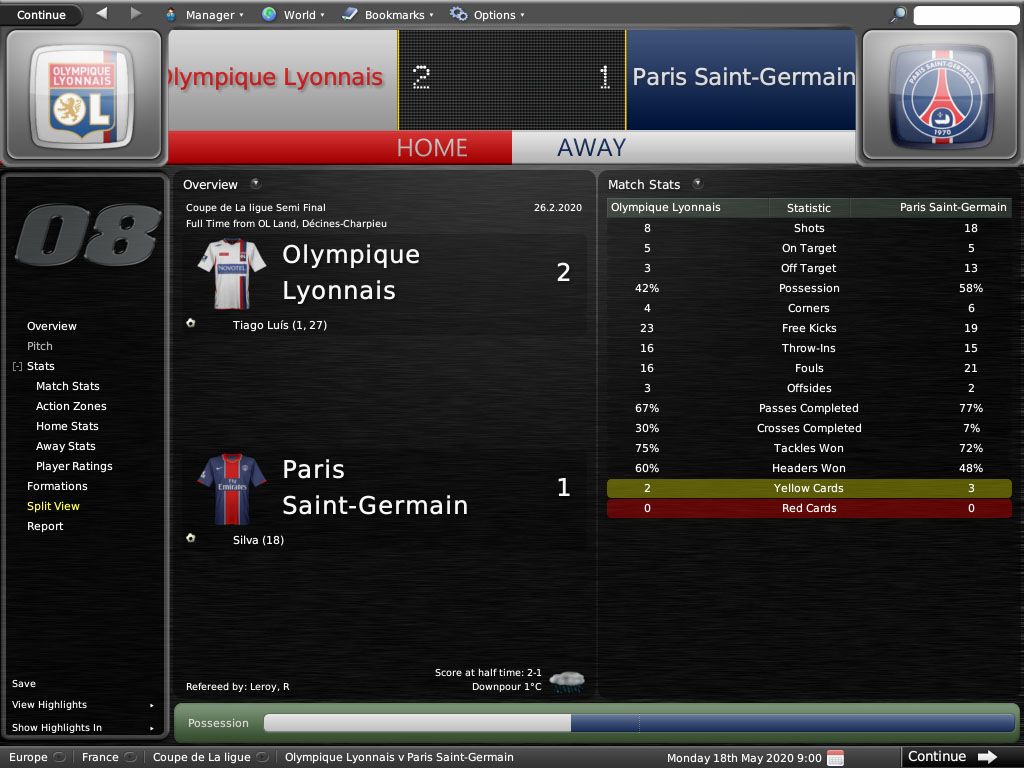This screenshot has width=1024, height=768.
Task: Click Save in the side panel
Action: 24,684
